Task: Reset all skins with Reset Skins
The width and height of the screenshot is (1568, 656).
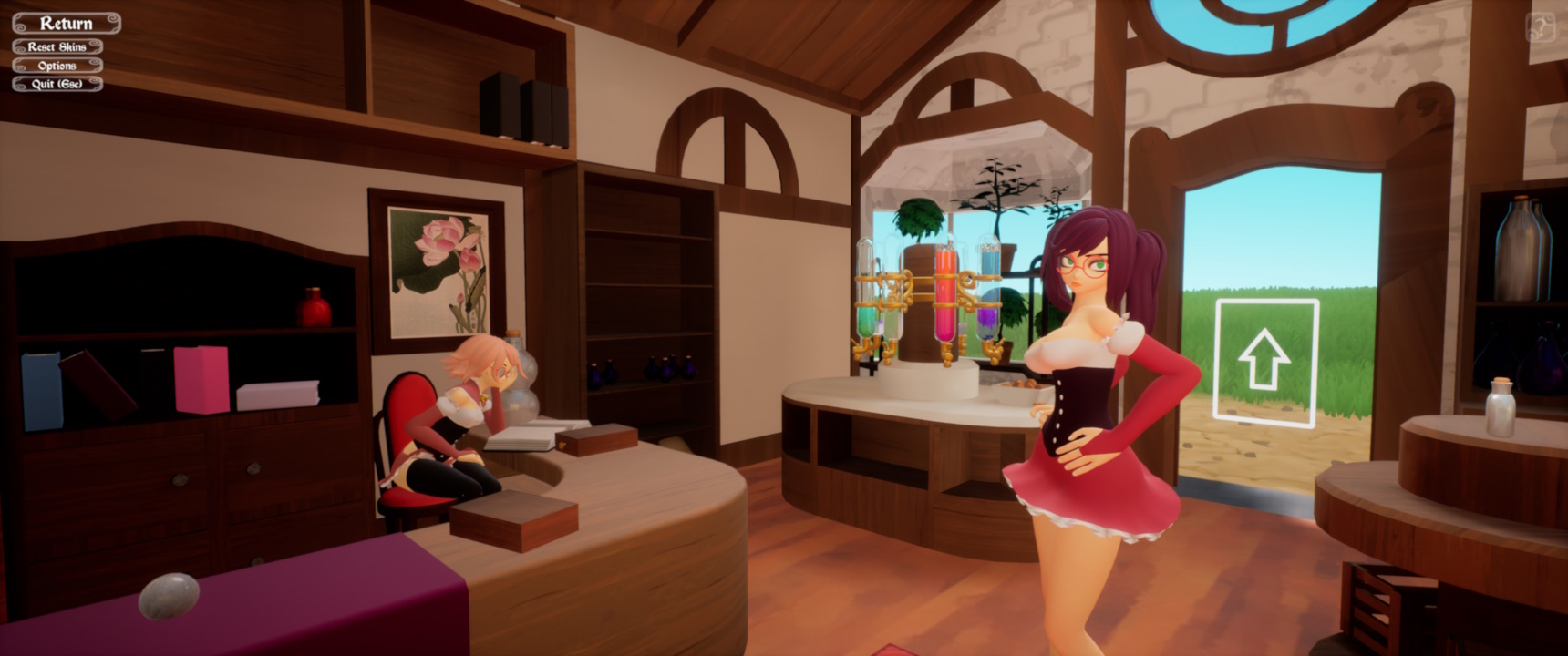Action: [57, 46]
